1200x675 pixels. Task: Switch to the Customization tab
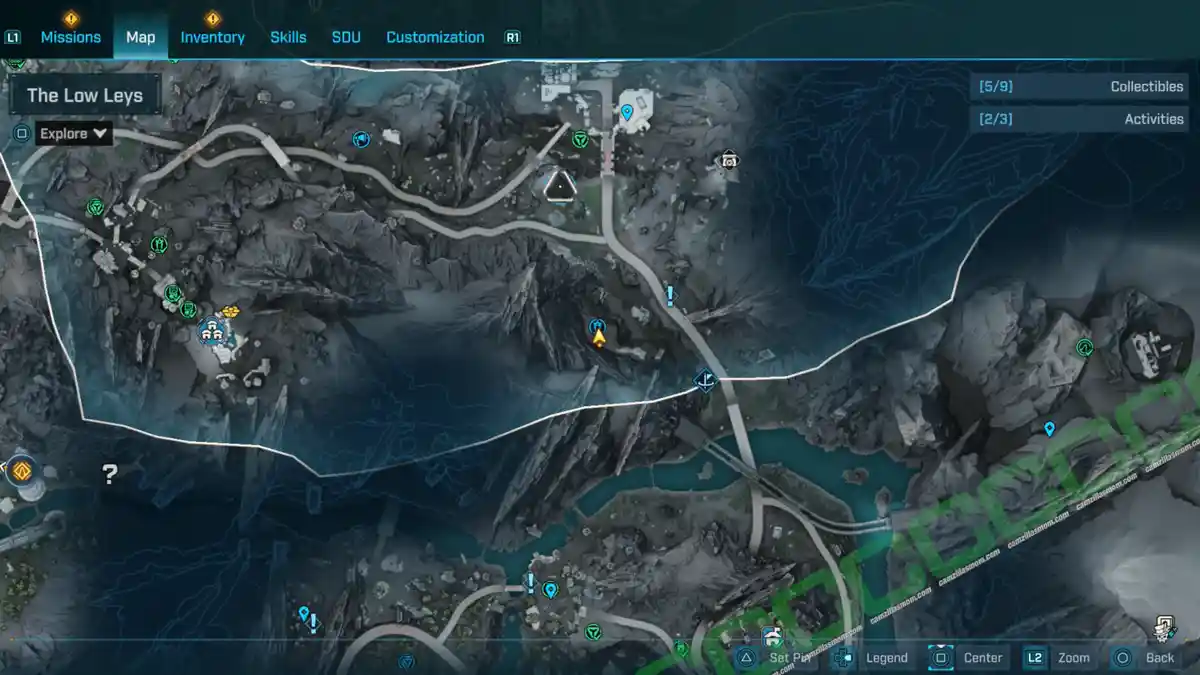pyautogui.click(x=435, y=37)
